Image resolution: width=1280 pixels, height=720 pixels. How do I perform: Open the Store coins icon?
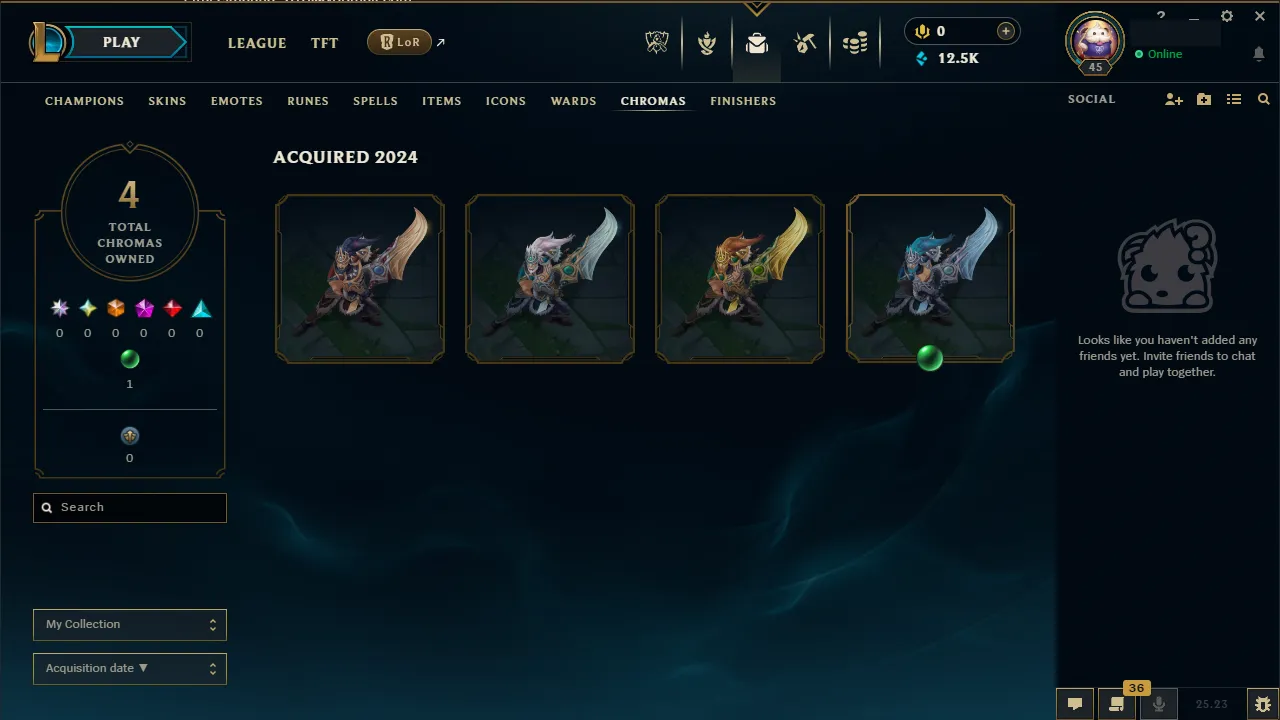(x=855, y=42)
